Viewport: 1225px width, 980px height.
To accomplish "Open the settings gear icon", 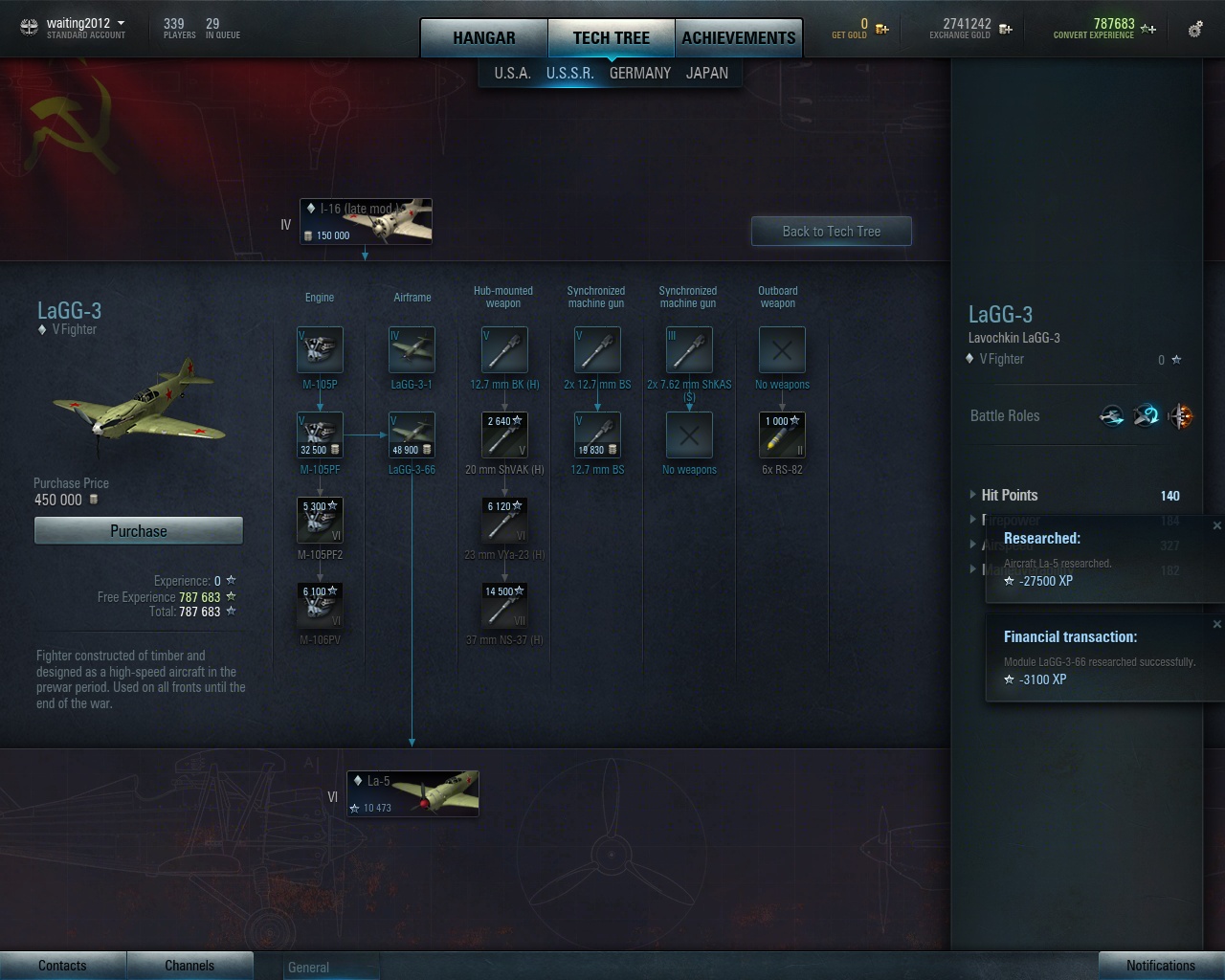I will 1195,30.
